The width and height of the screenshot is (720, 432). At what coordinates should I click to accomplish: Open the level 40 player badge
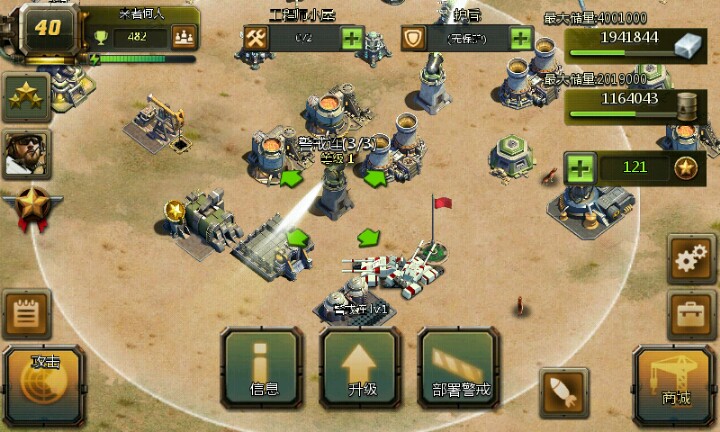[47, 28]
